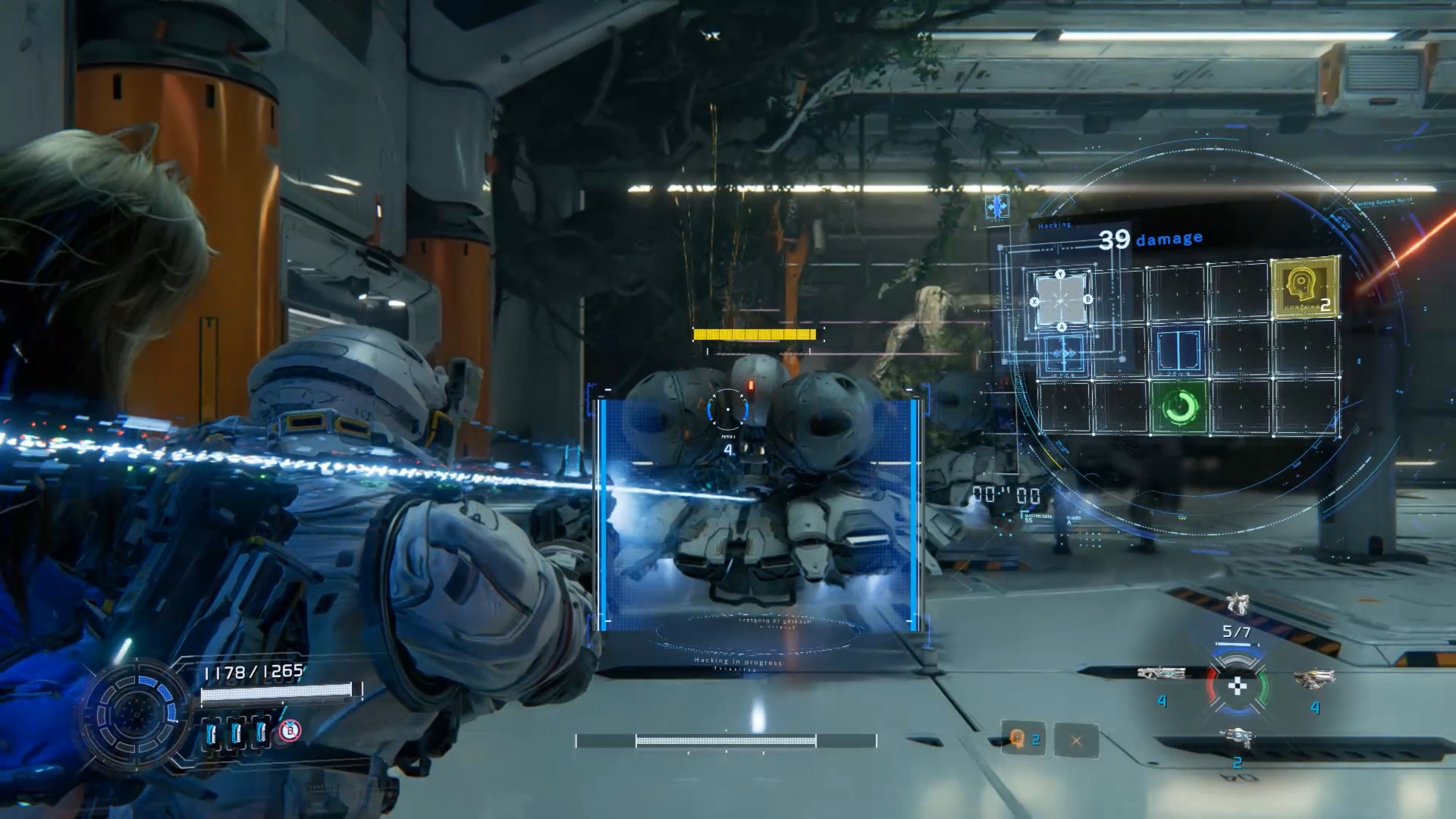Click the red crossed-out status icon
The width and height of the screenshot is (1456, 819).
coord(290,731)
